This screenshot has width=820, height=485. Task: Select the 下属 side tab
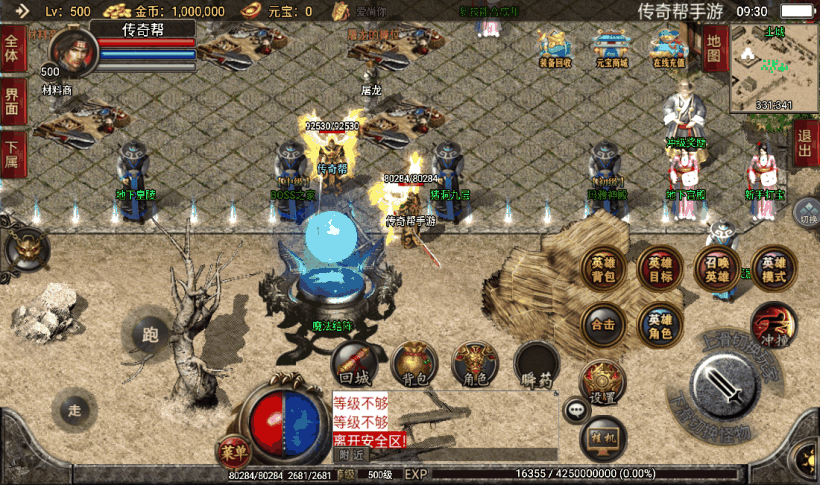(12, 154)
